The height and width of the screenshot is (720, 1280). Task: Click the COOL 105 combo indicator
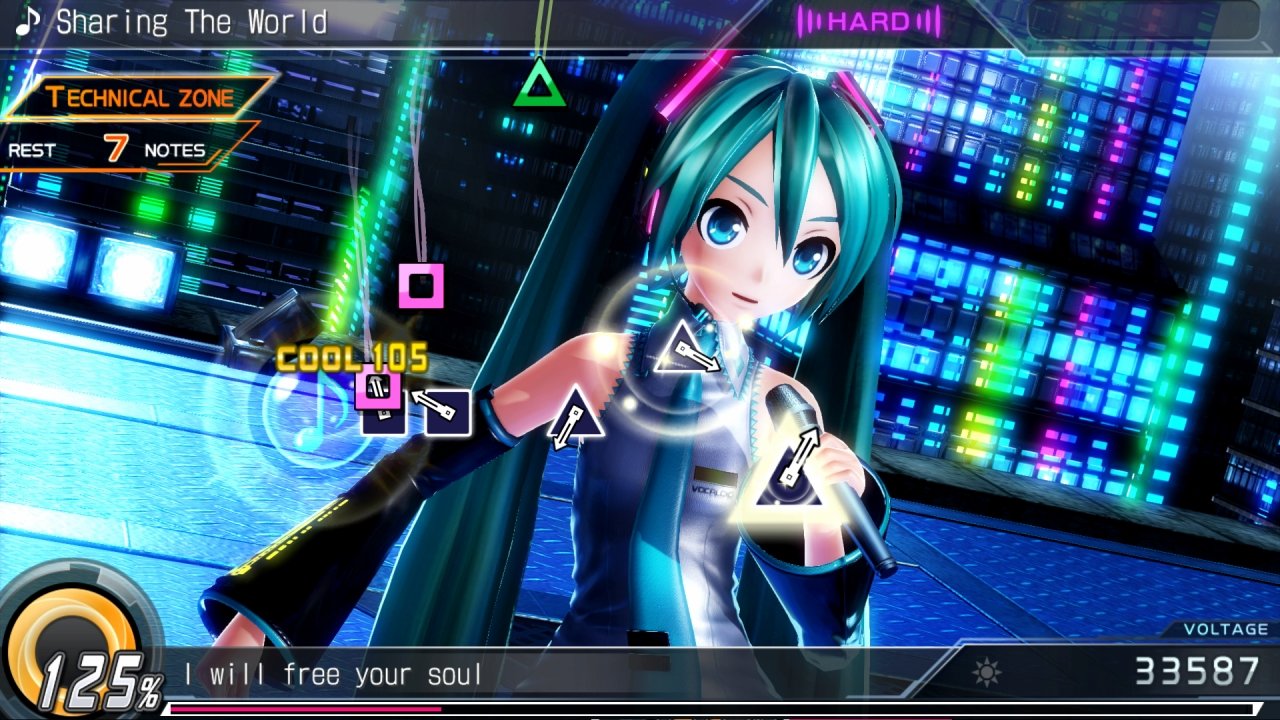(352, 355)
